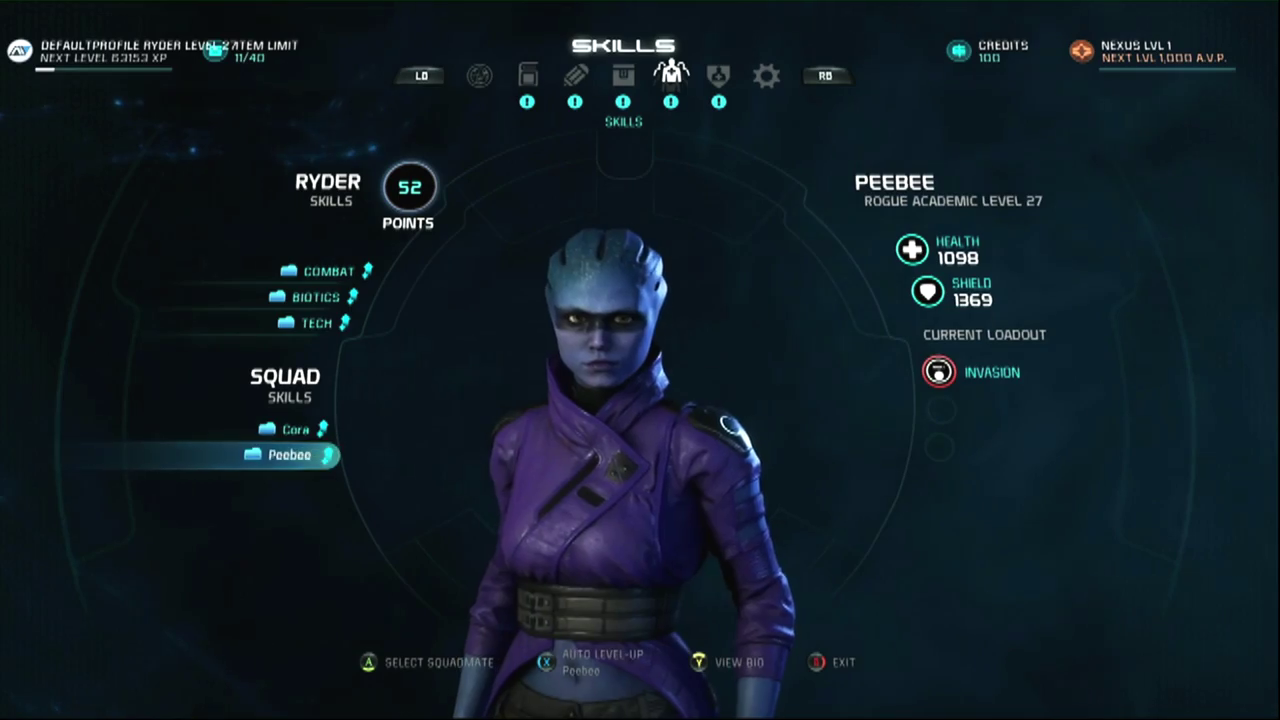Switch to the gear settings tab
This screenshot has height=720, width=1280.
[766, 76]
